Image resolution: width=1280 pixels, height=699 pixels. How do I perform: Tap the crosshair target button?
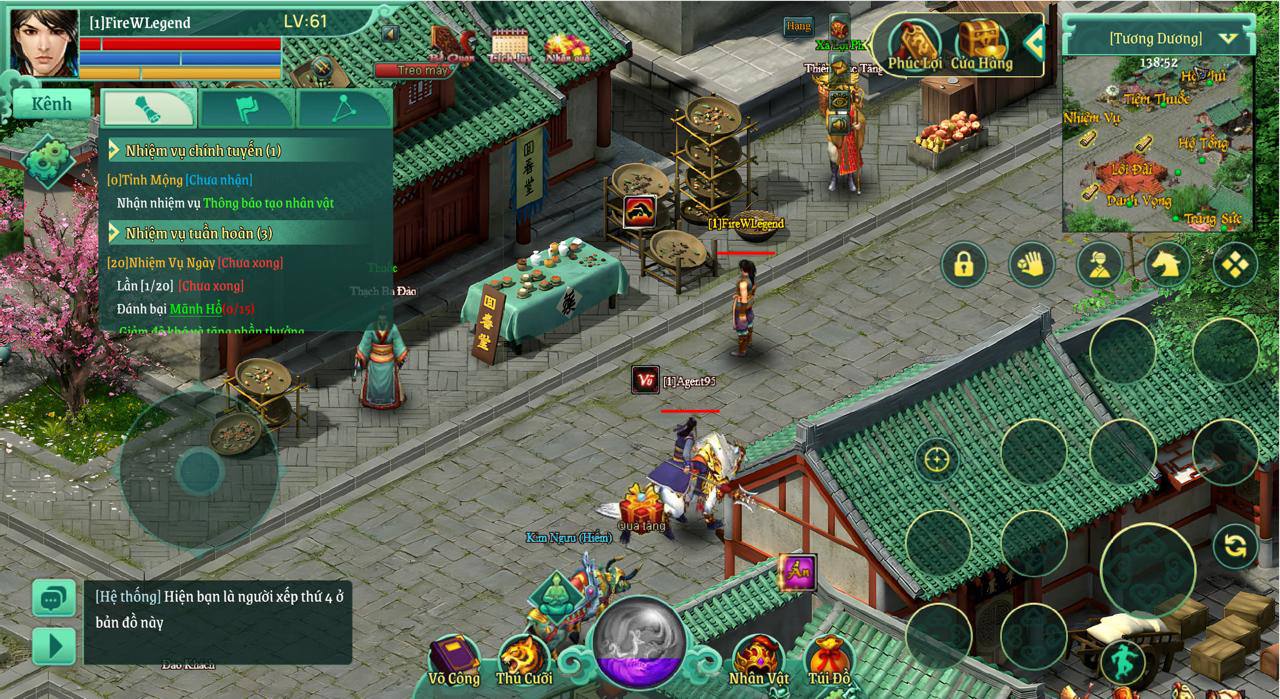click(937, 459)
